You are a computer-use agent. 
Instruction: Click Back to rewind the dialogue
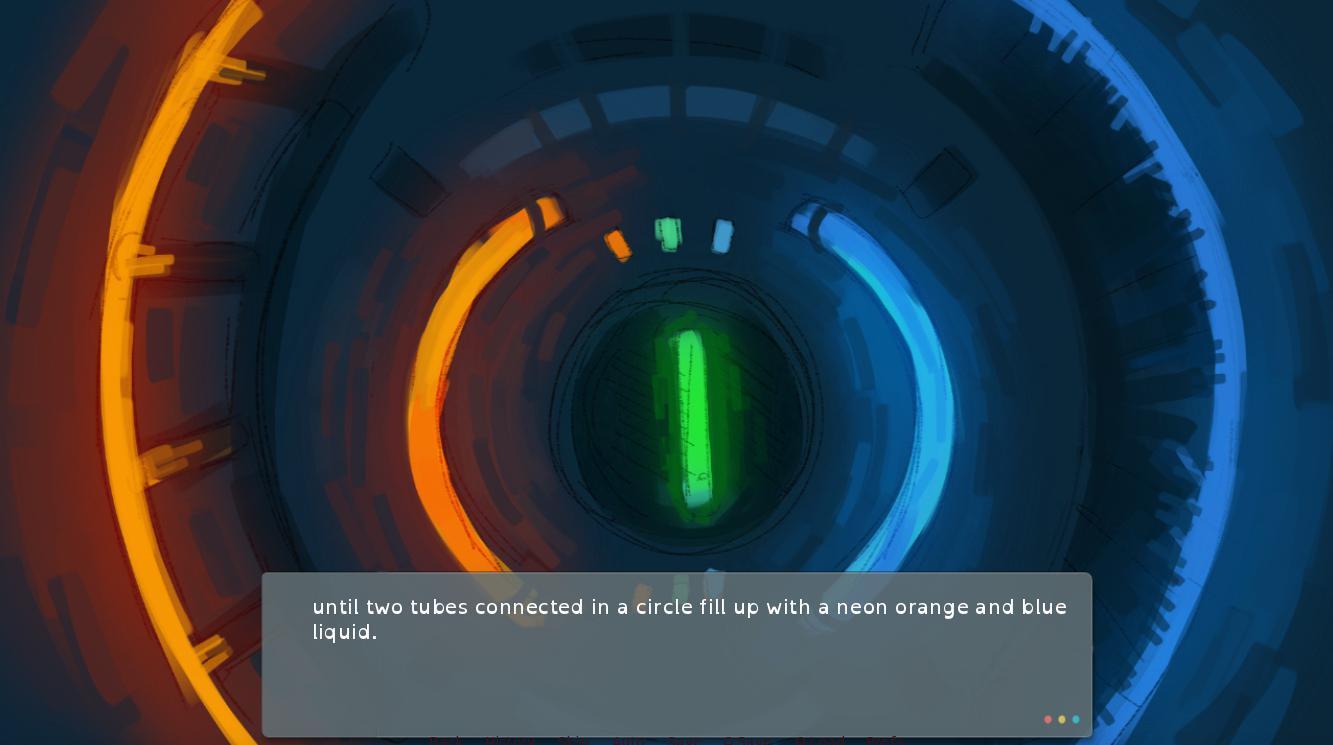point(443,740)
